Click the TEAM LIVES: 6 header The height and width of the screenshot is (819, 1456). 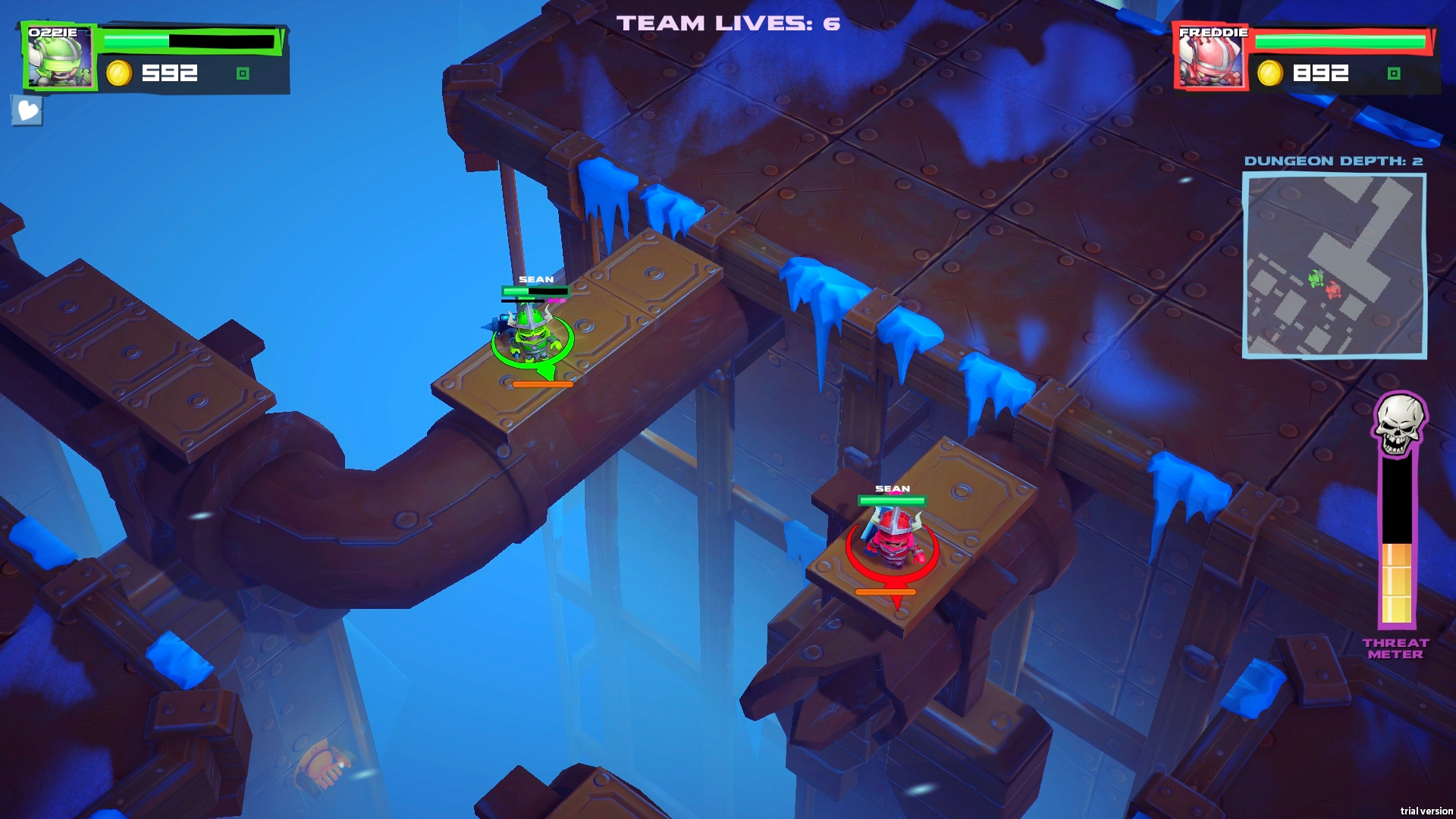point(726,23)
